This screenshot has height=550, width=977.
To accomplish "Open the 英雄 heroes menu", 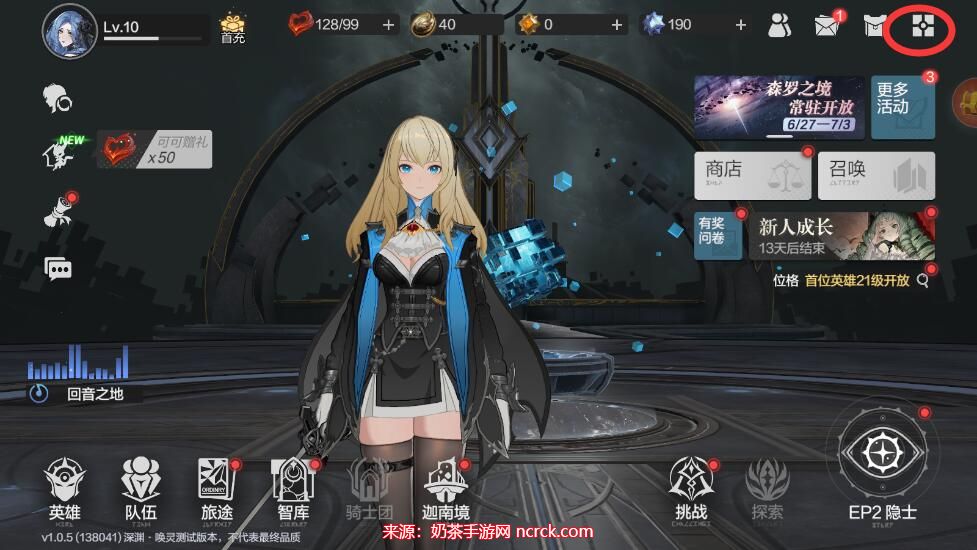I will click(65, 489).
